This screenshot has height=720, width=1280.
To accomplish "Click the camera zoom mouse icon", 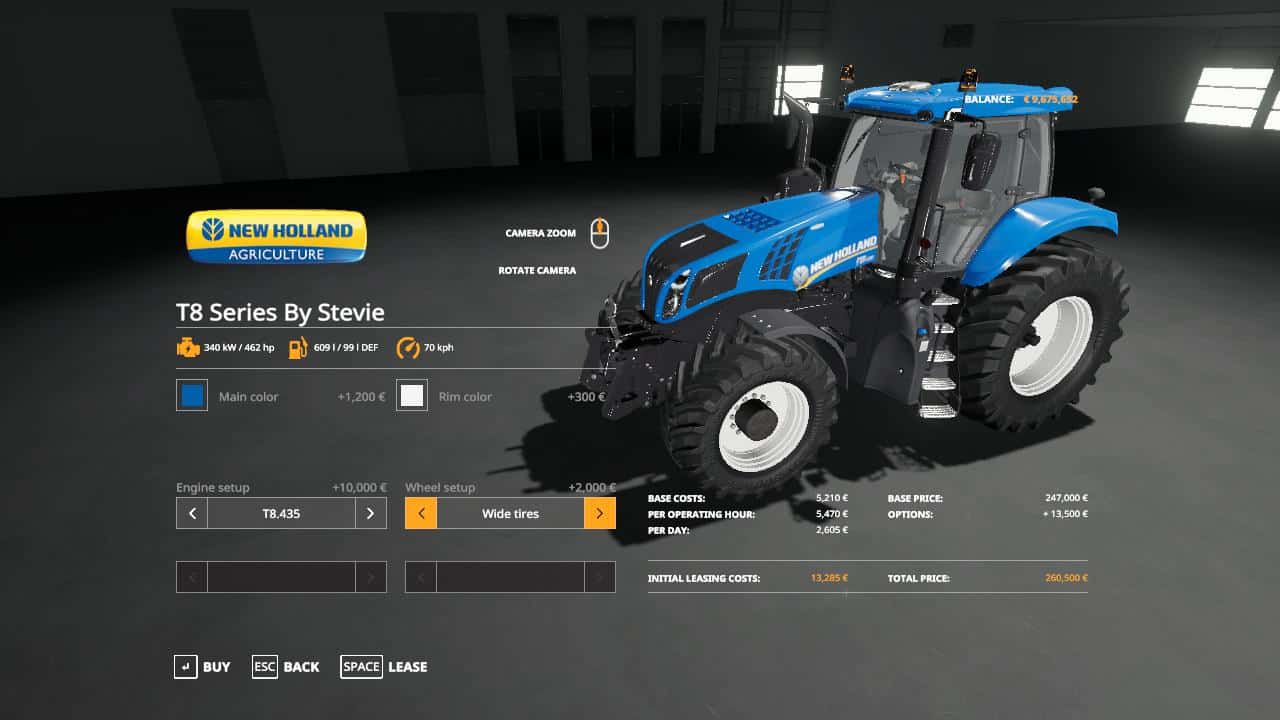I will click(602, 230).
